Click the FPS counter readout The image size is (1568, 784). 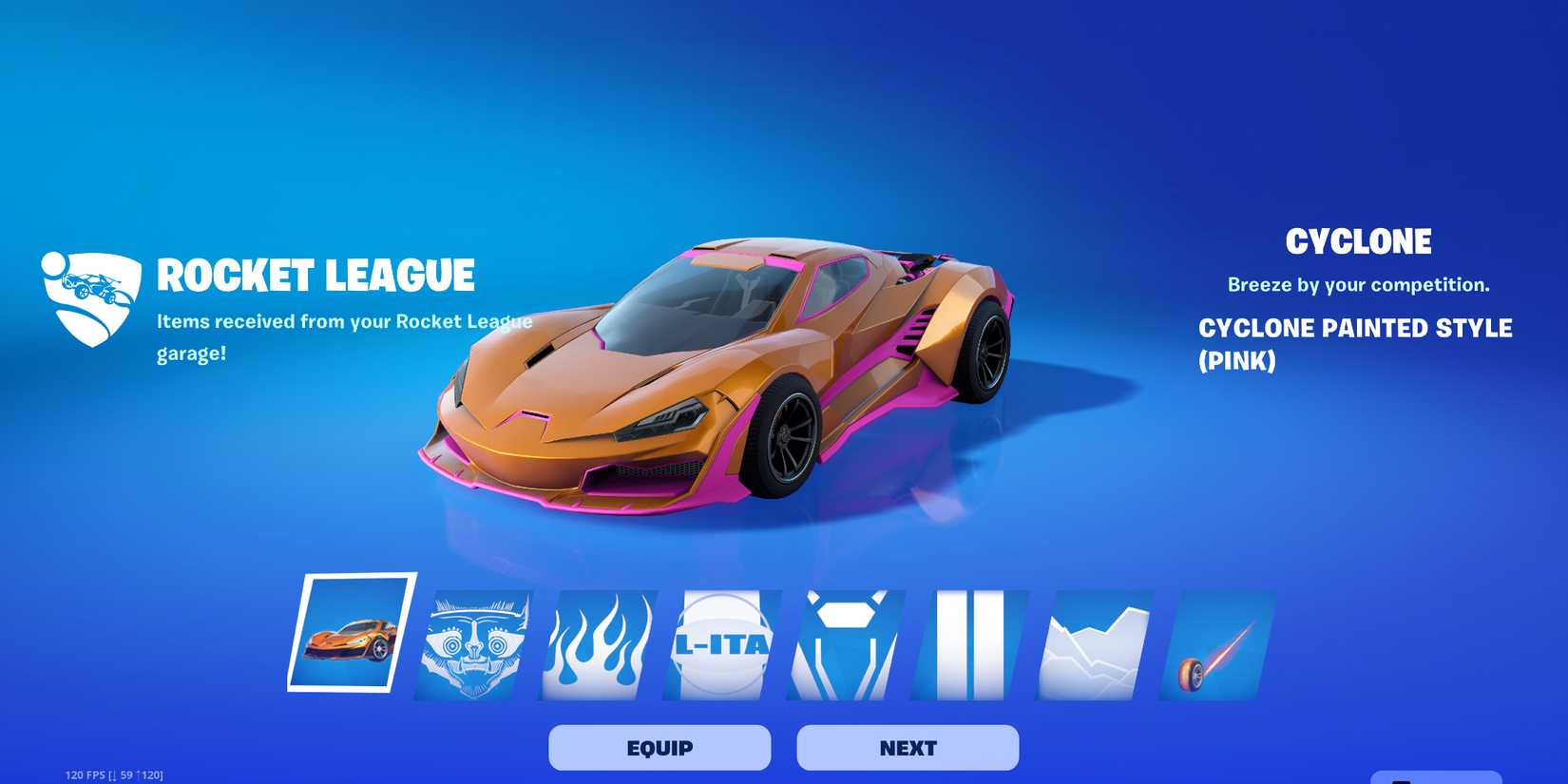(112, 773)
